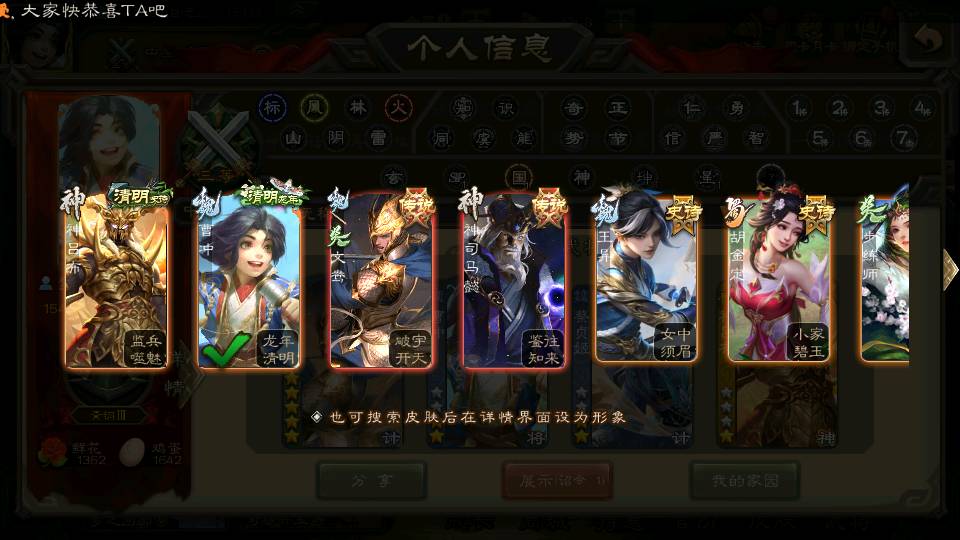
Task: Select the 神司马懿 鉴往知来 skin card
Action: tap(514, 280)
